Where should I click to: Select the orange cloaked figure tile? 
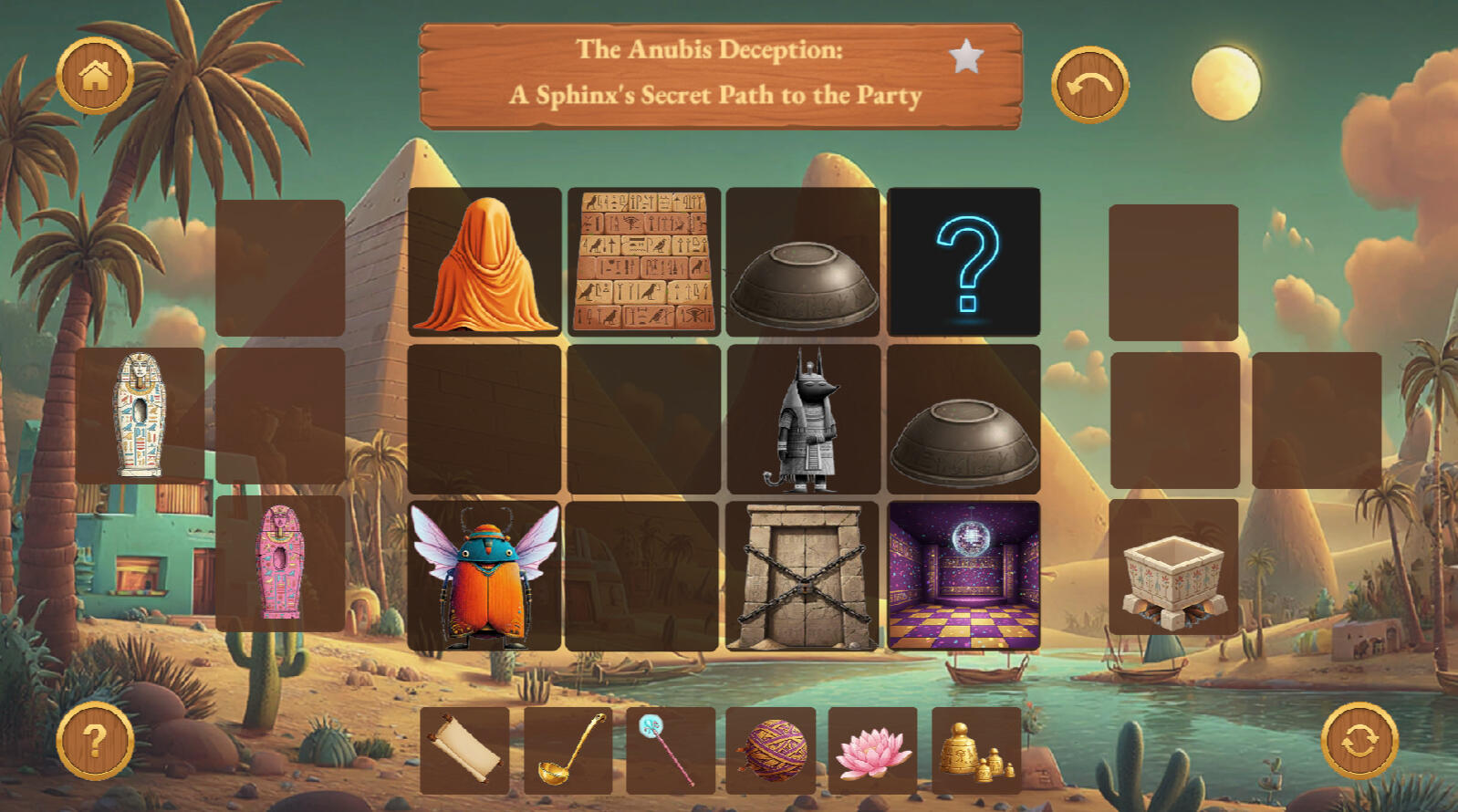pos(484,262)
